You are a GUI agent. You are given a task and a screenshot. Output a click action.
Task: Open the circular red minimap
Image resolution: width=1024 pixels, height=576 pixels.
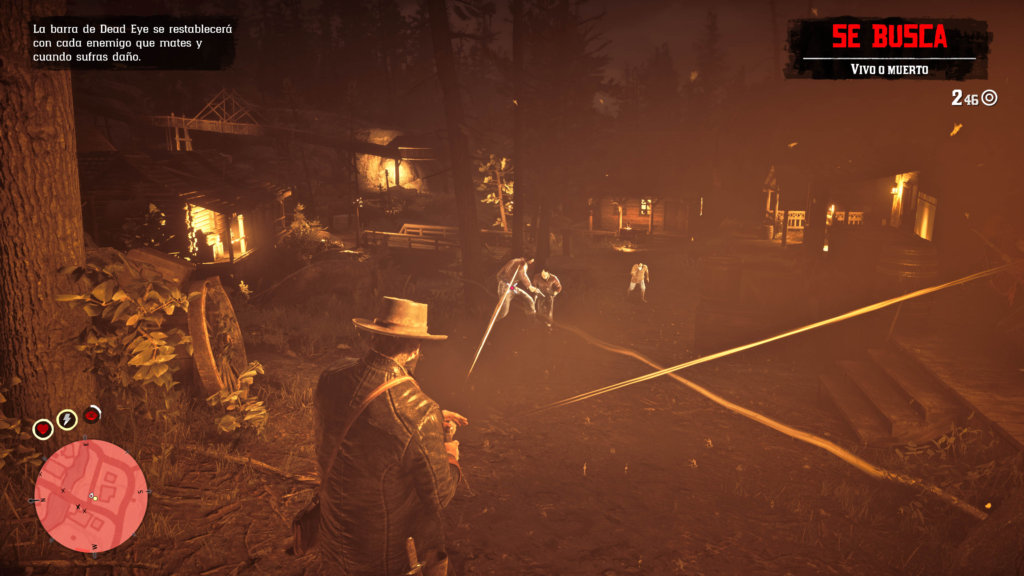[x=91, y=495]
